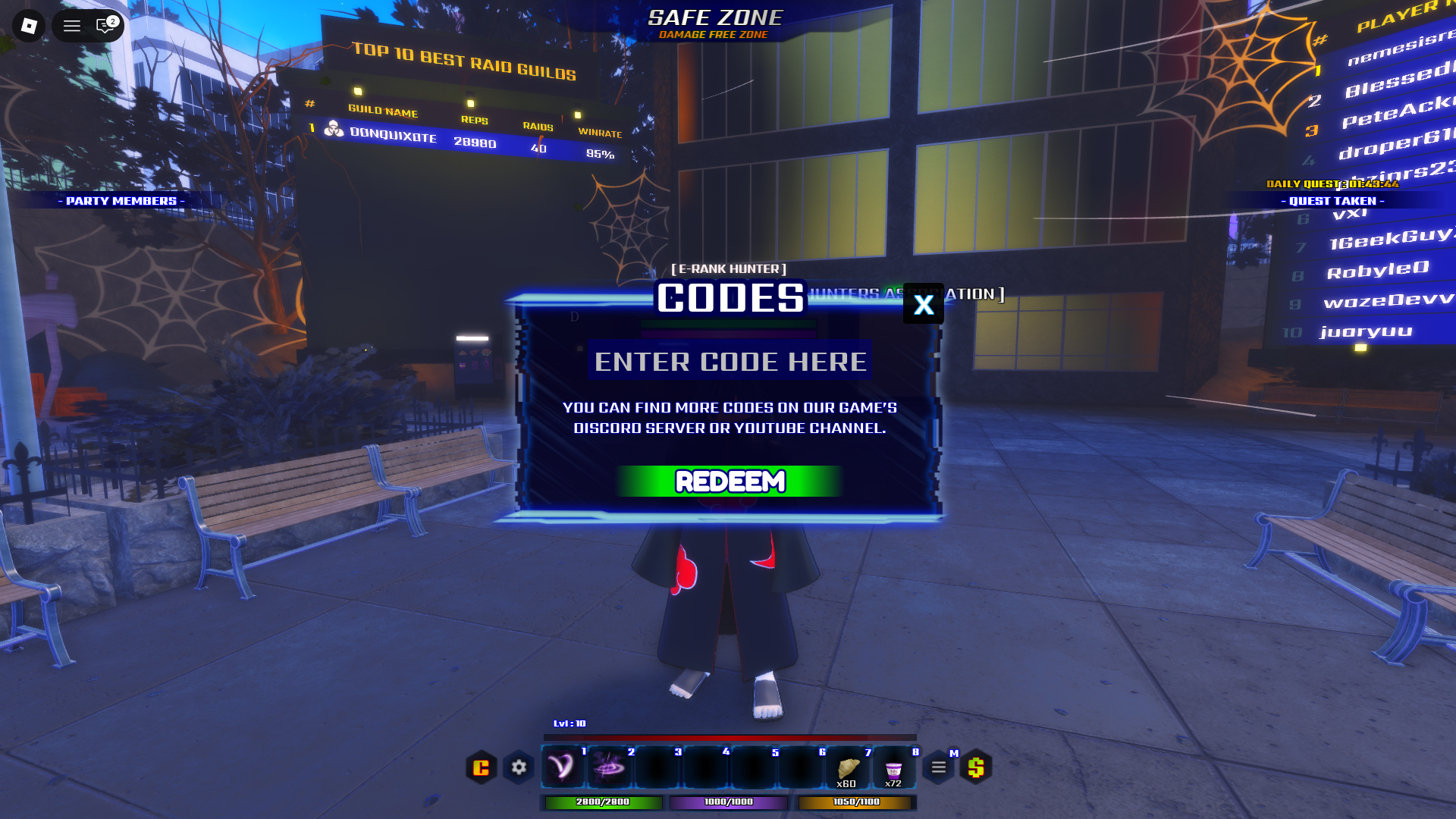
Task: Open the M hamburger menu beside the hotbar
Action: click(x=939, y=767)
